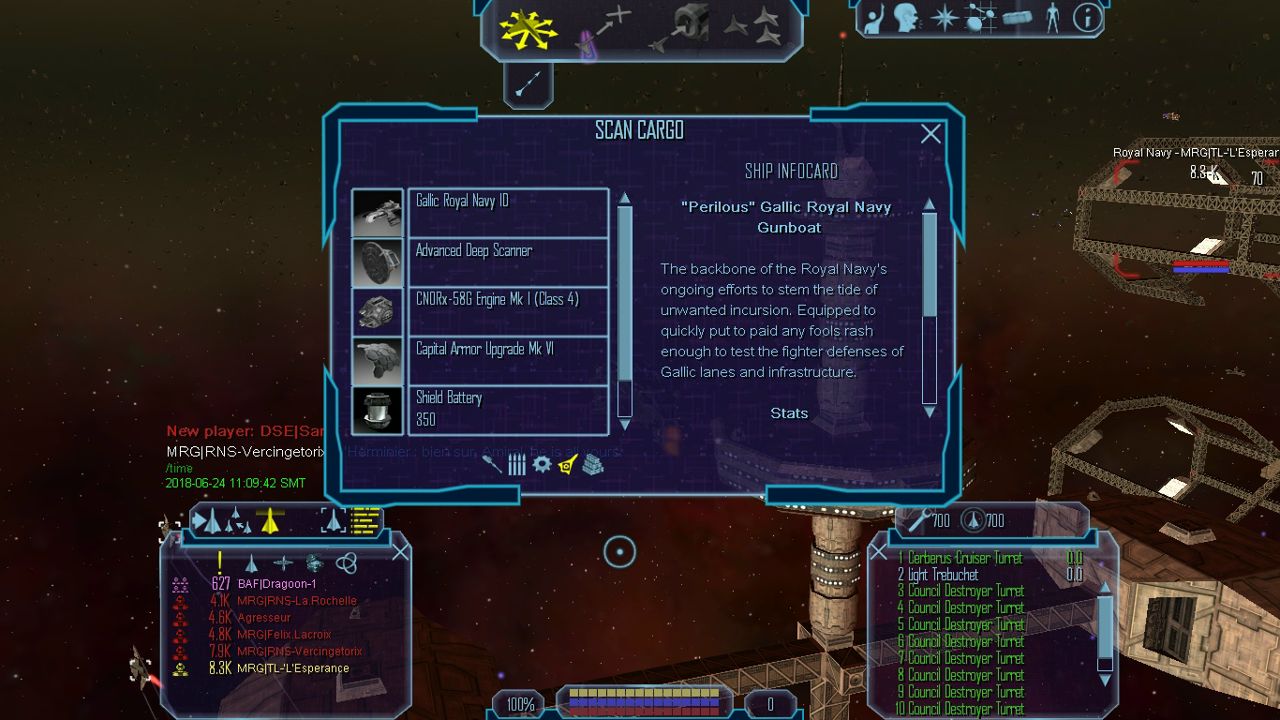Open the snowflake star navigation map icon
Image resolution: width=1280 pixels, height=720 pixels.
coord(944,19)
